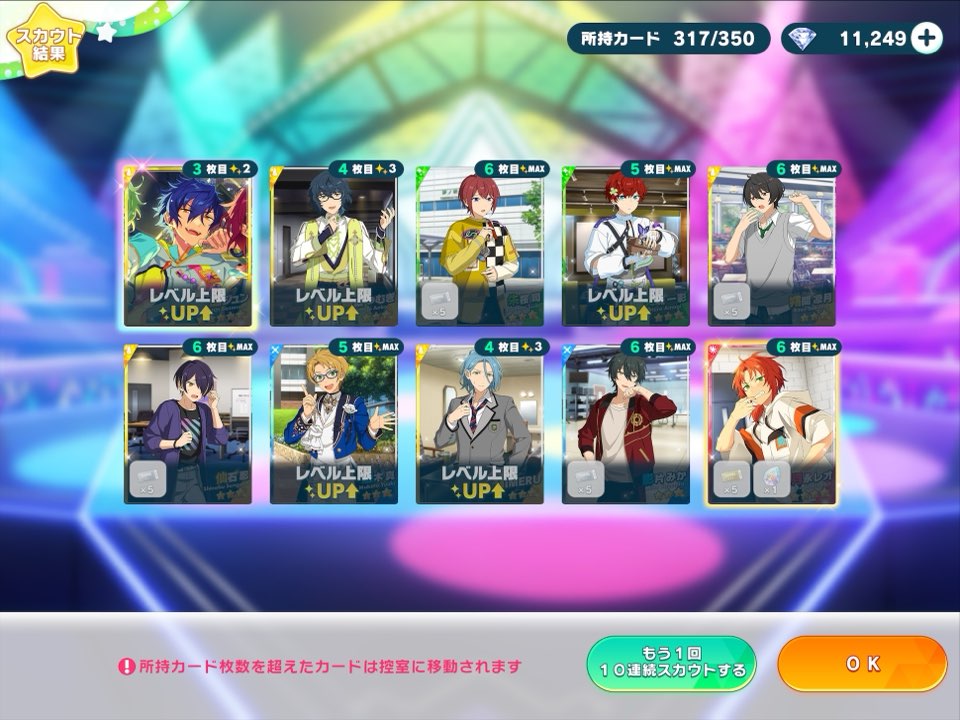Open the light-blue-haired card in gray blazer
This screenshot has height=720, width=960.
click(x=479, y=424)
